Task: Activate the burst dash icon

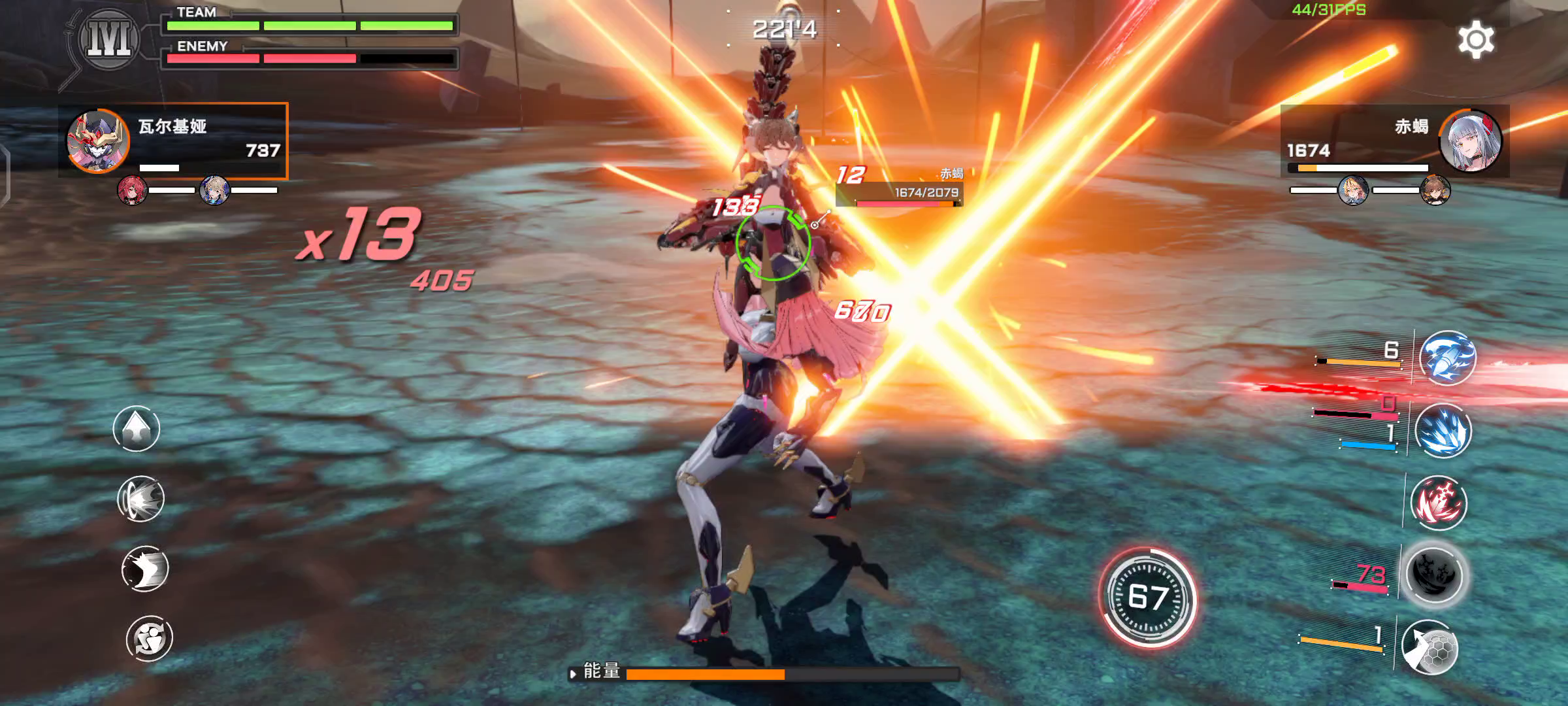Action: [140, 499]
